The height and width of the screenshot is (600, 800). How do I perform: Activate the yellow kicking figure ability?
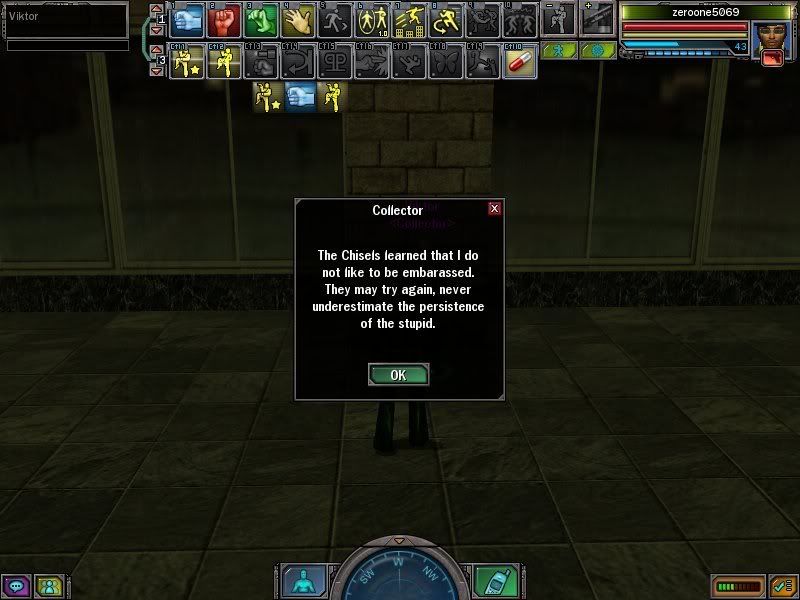pyautogui.click(x=224, y=62)
